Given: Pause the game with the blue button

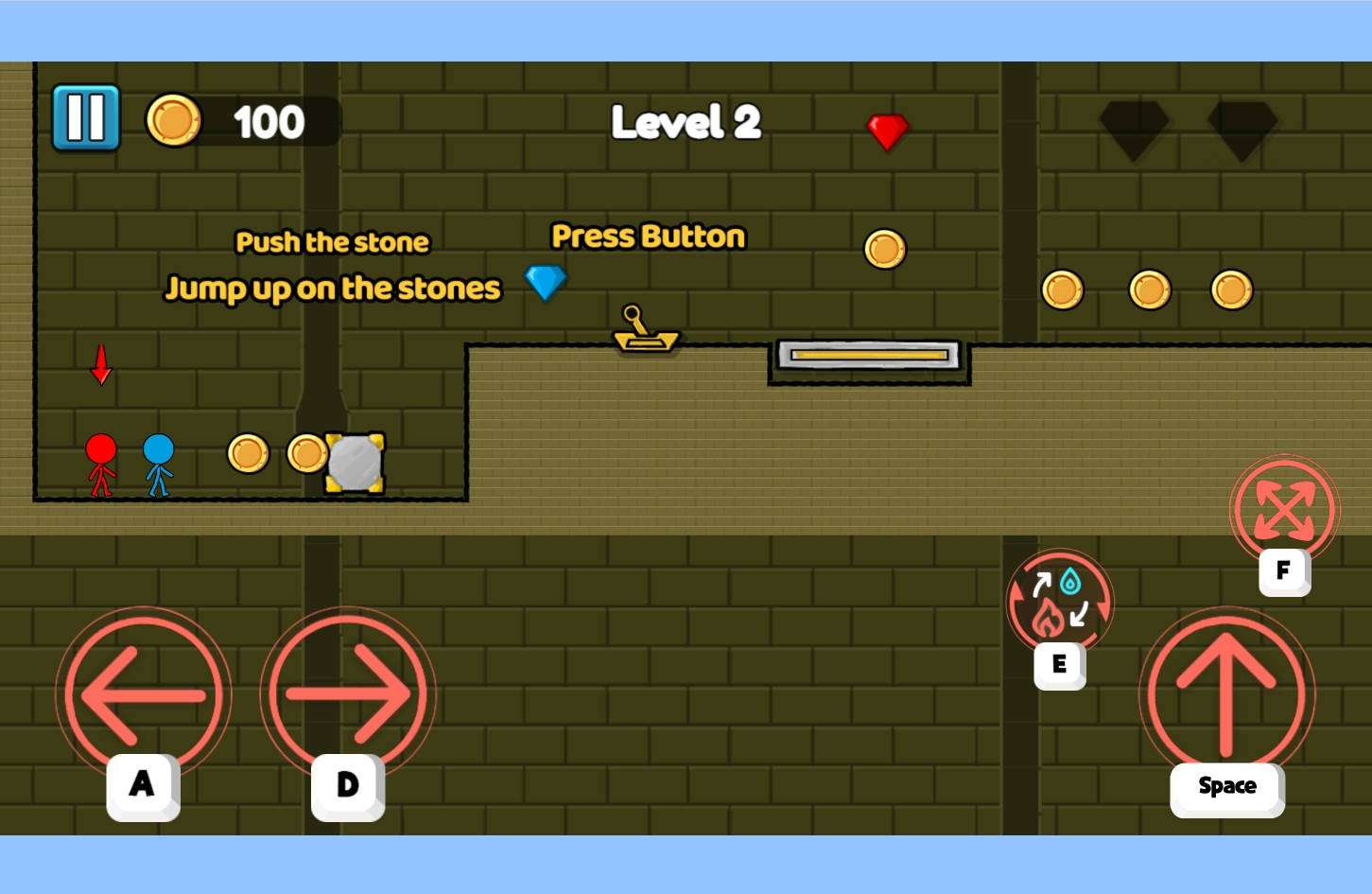Looking at the screenshot, I should (x=86, y=118).
